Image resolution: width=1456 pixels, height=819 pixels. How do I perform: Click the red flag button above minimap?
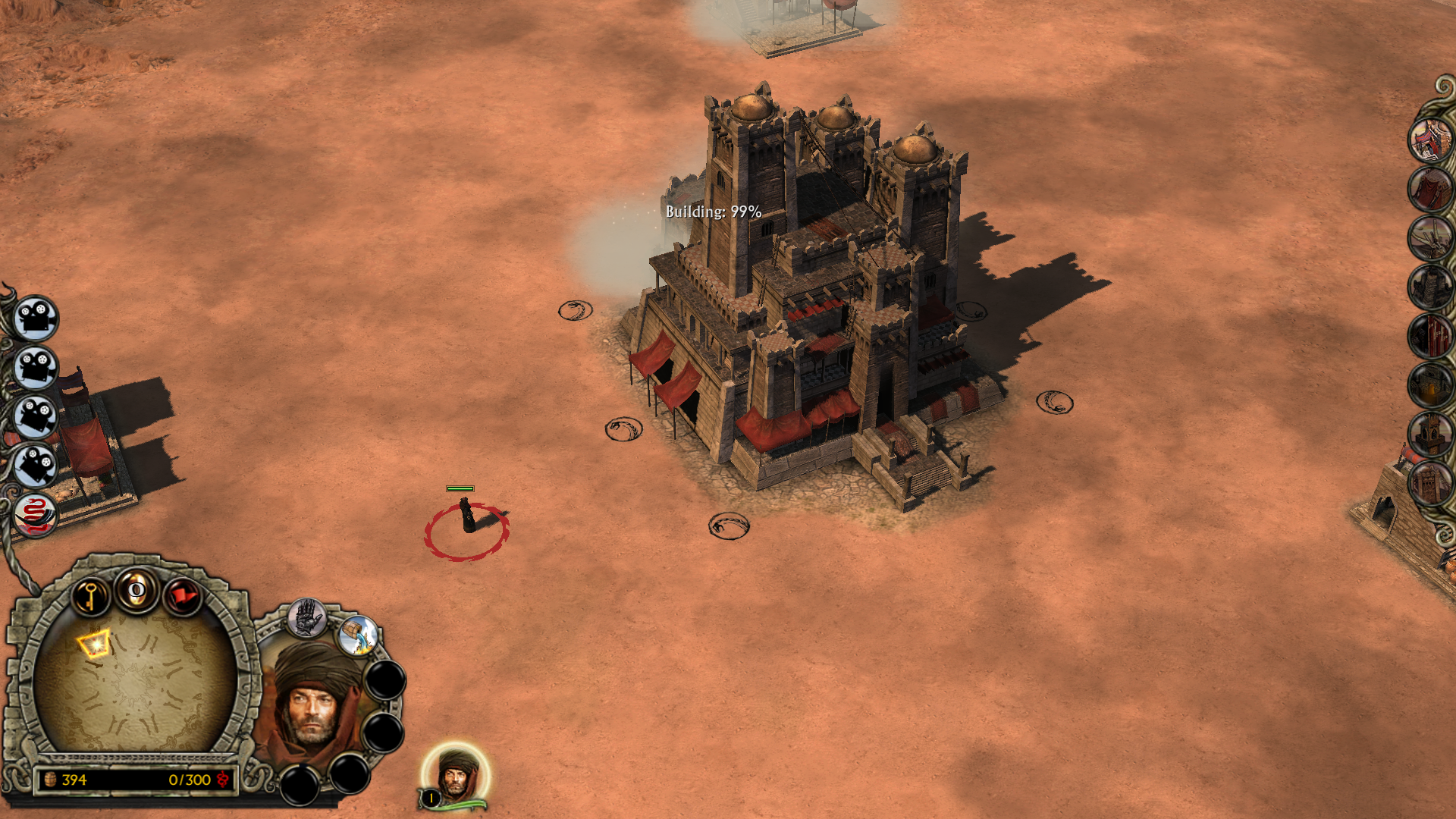[183, 596]
